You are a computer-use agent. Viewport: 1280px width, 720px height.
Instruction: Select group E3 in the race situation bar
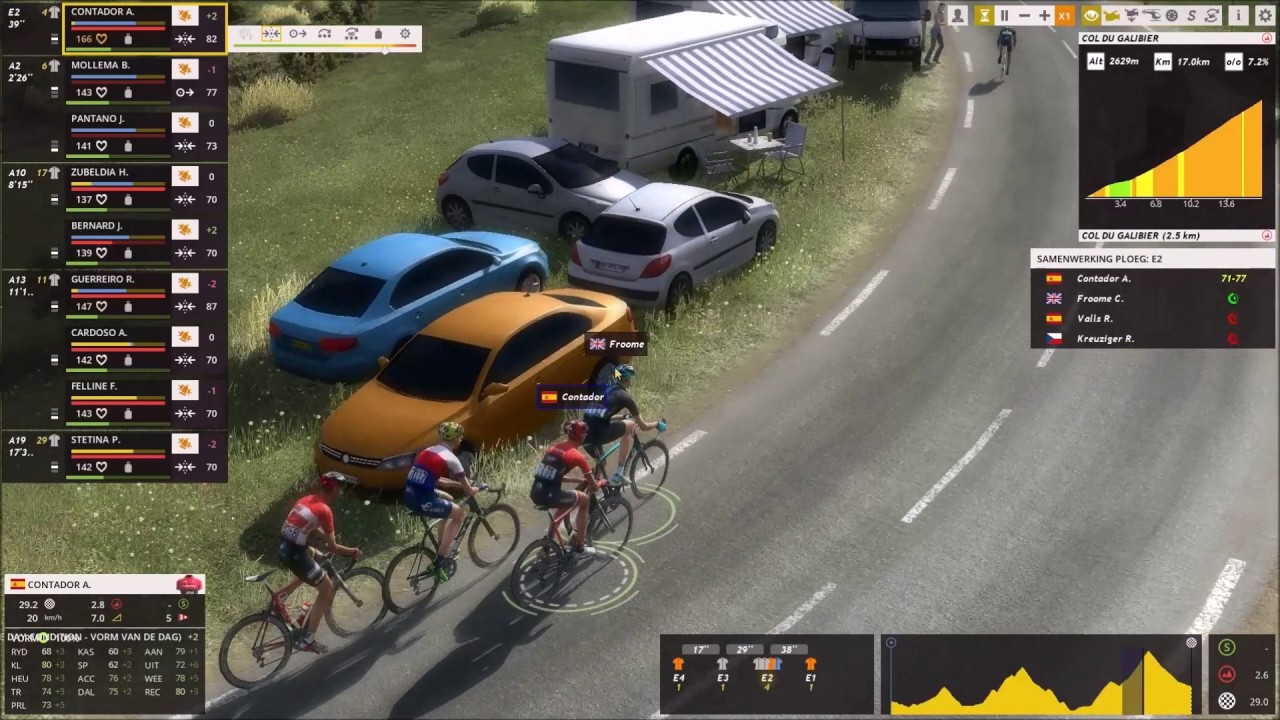pos(722,668)
